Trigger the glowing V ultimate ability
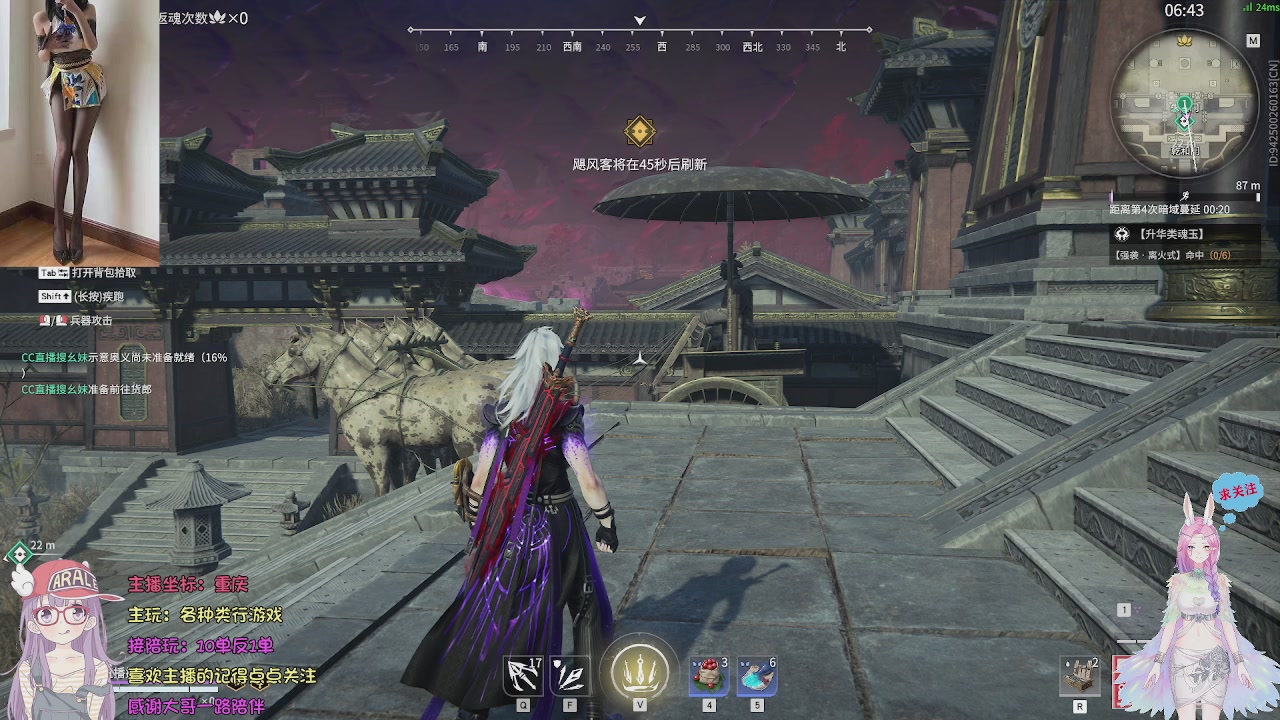 [x=639, y=671]
